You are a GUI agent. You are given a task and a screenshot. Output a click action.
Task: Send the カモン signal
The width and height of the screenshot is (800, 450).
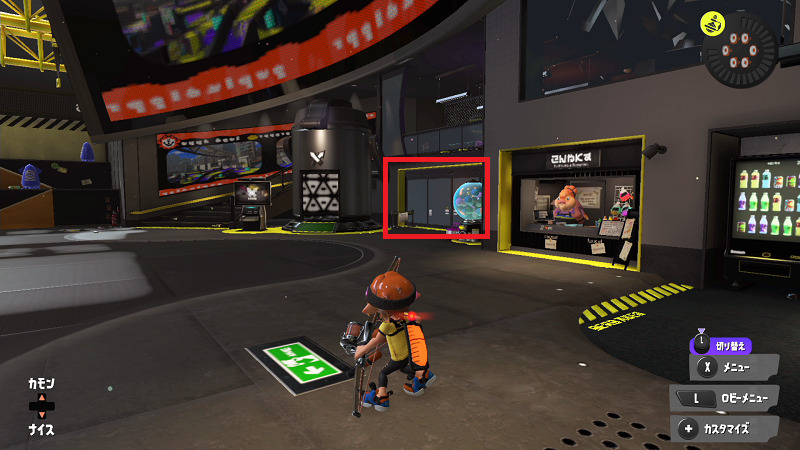42,384
